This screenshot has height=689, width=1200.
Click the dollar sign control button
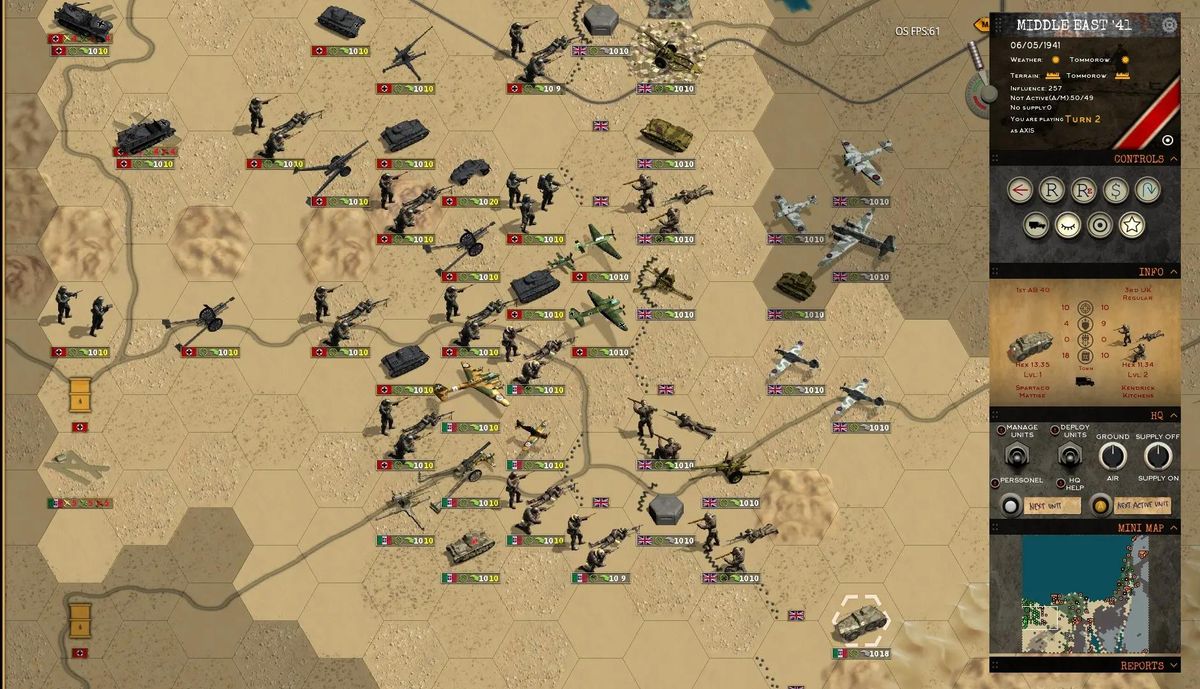pos(1117,190)
